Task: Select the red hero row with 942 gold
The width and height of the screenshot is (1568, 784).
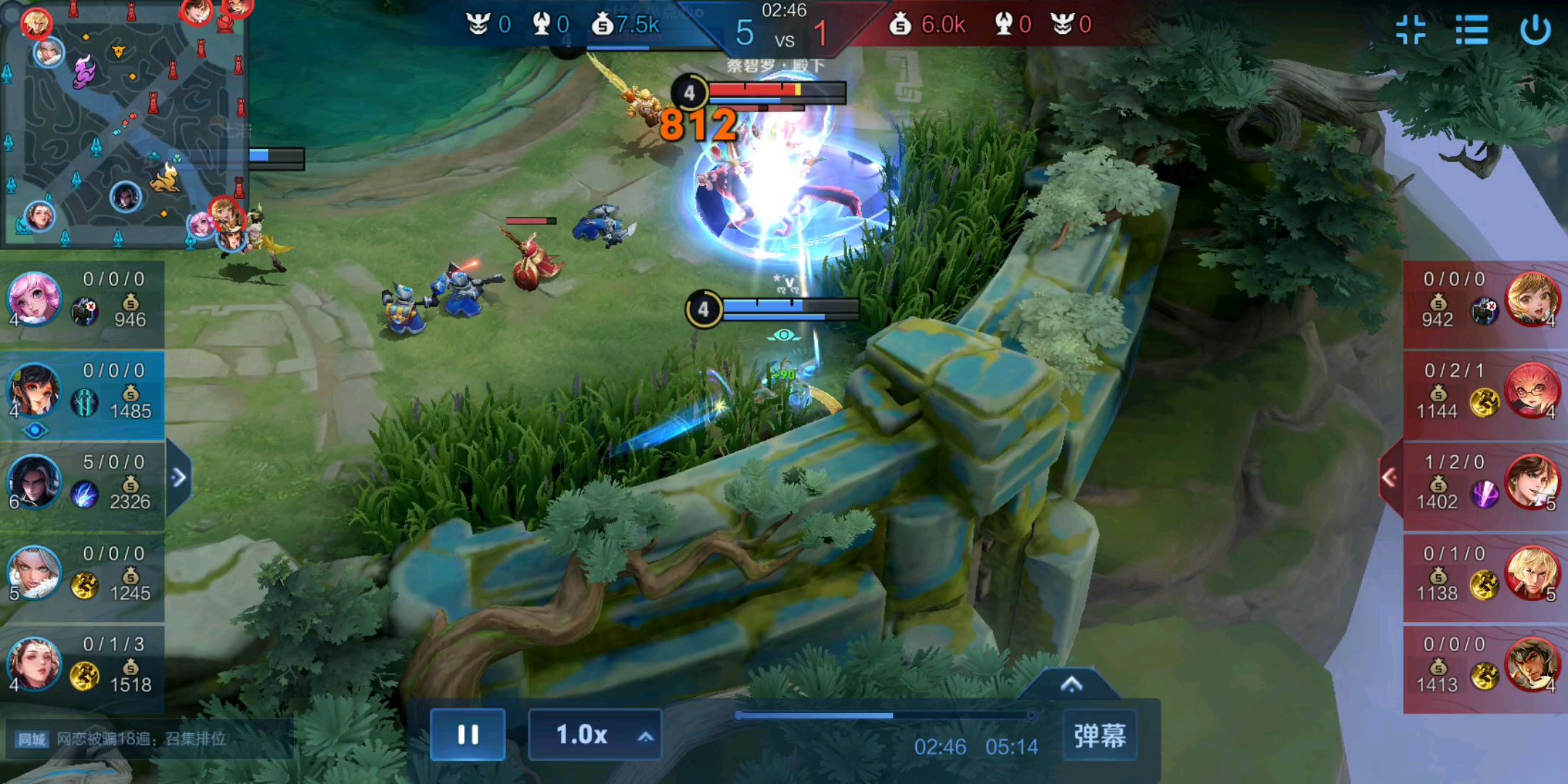Action: pyautogui.click(x=1485, y=300)
